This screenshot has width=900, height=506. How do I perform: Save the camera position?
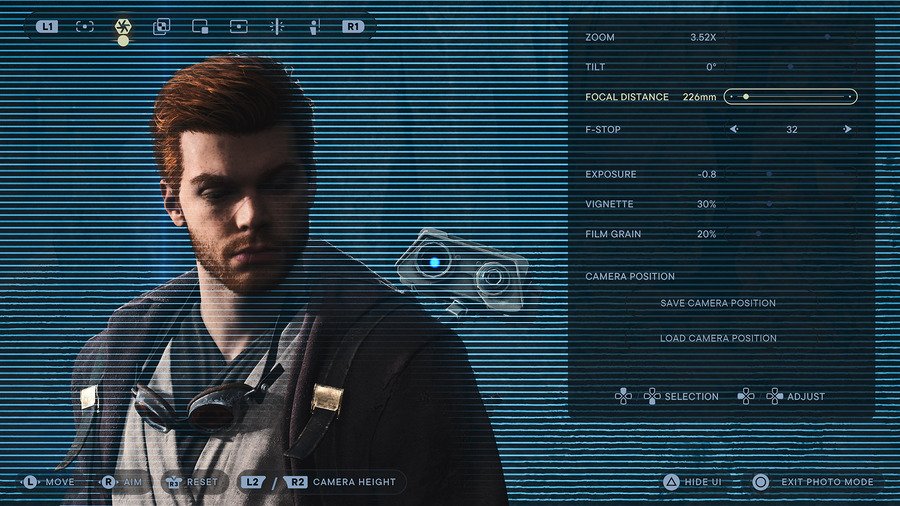[x=717, y=303]
